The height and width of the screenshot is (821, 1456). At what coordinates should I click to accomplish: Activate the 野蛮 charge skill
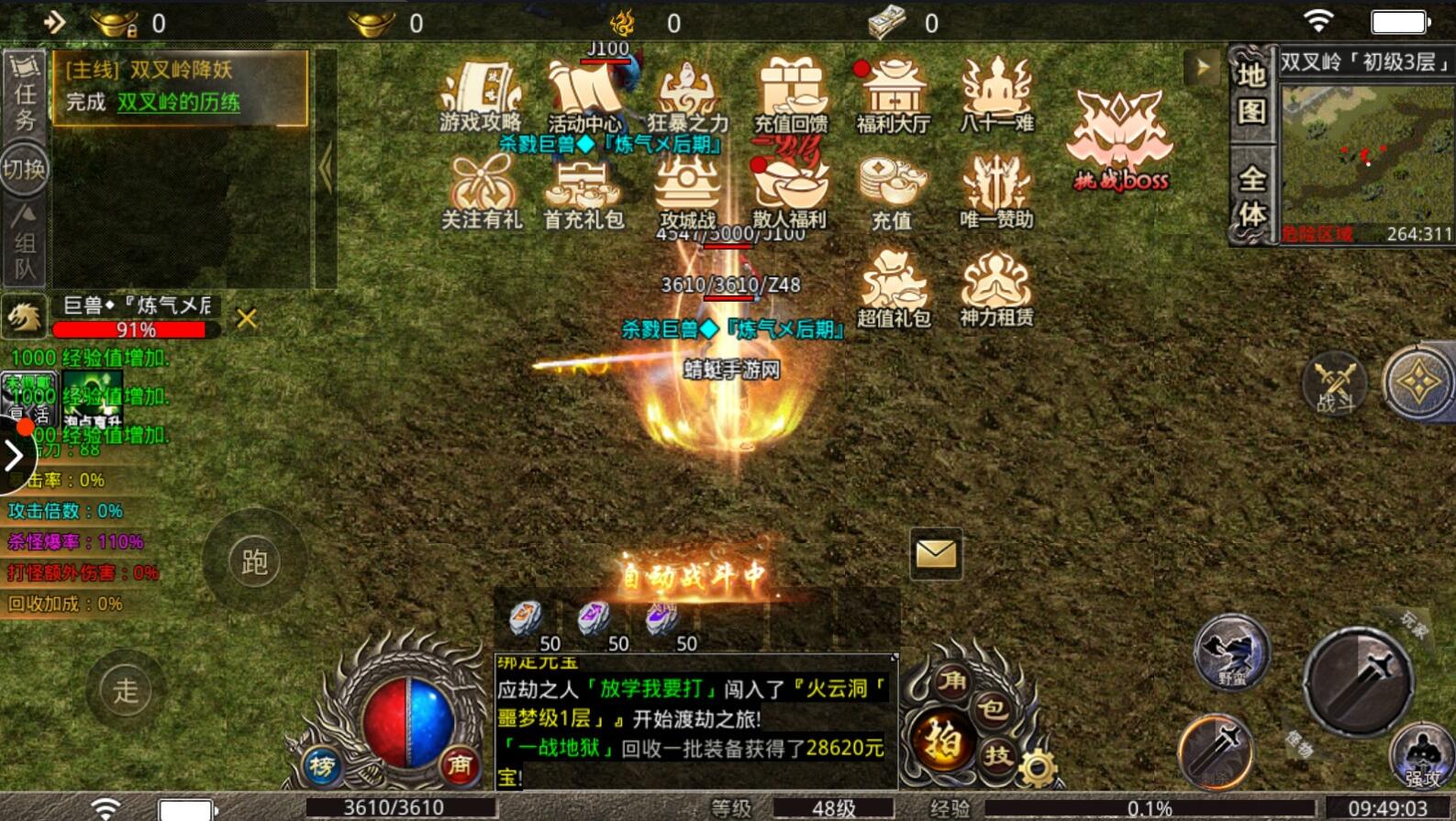1232,652
